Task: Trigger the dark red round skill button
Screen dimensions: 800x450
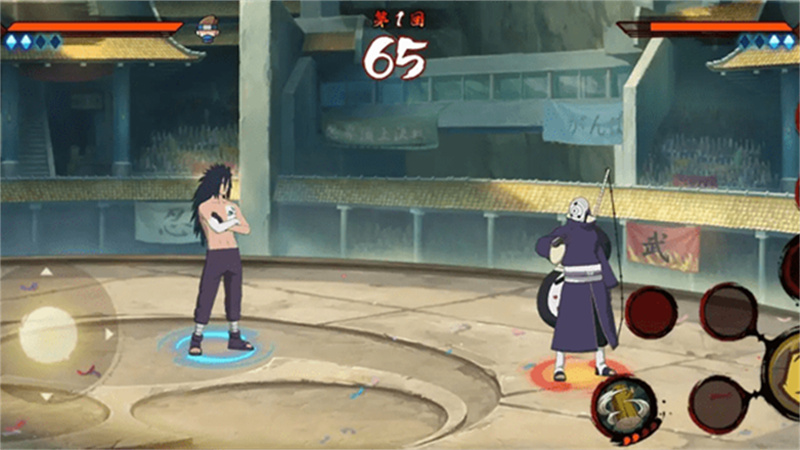Action: pyautogui.click(x=651, y=312)
